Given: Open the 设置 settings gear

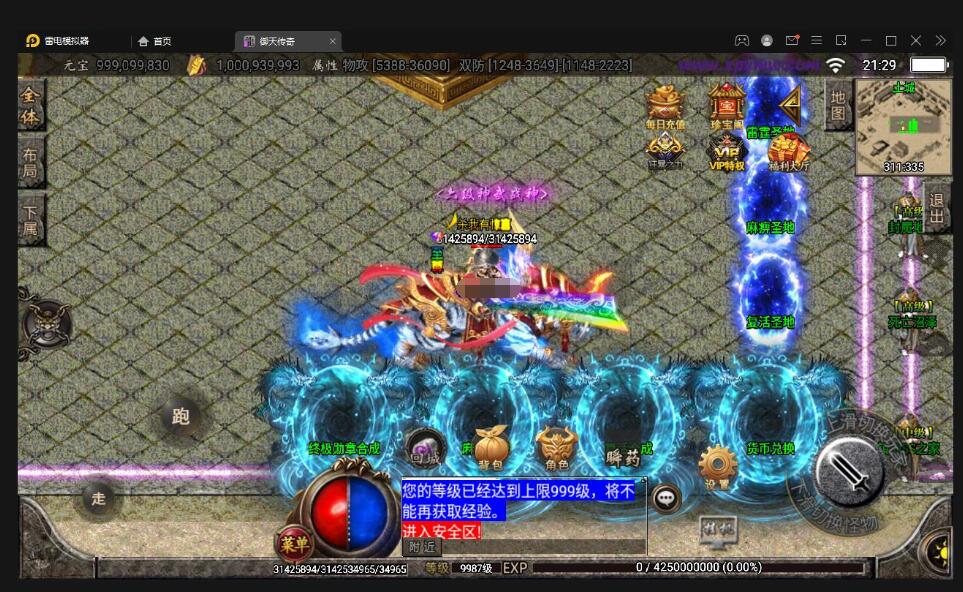Looking at the screenshot, I should click(717, 467).
